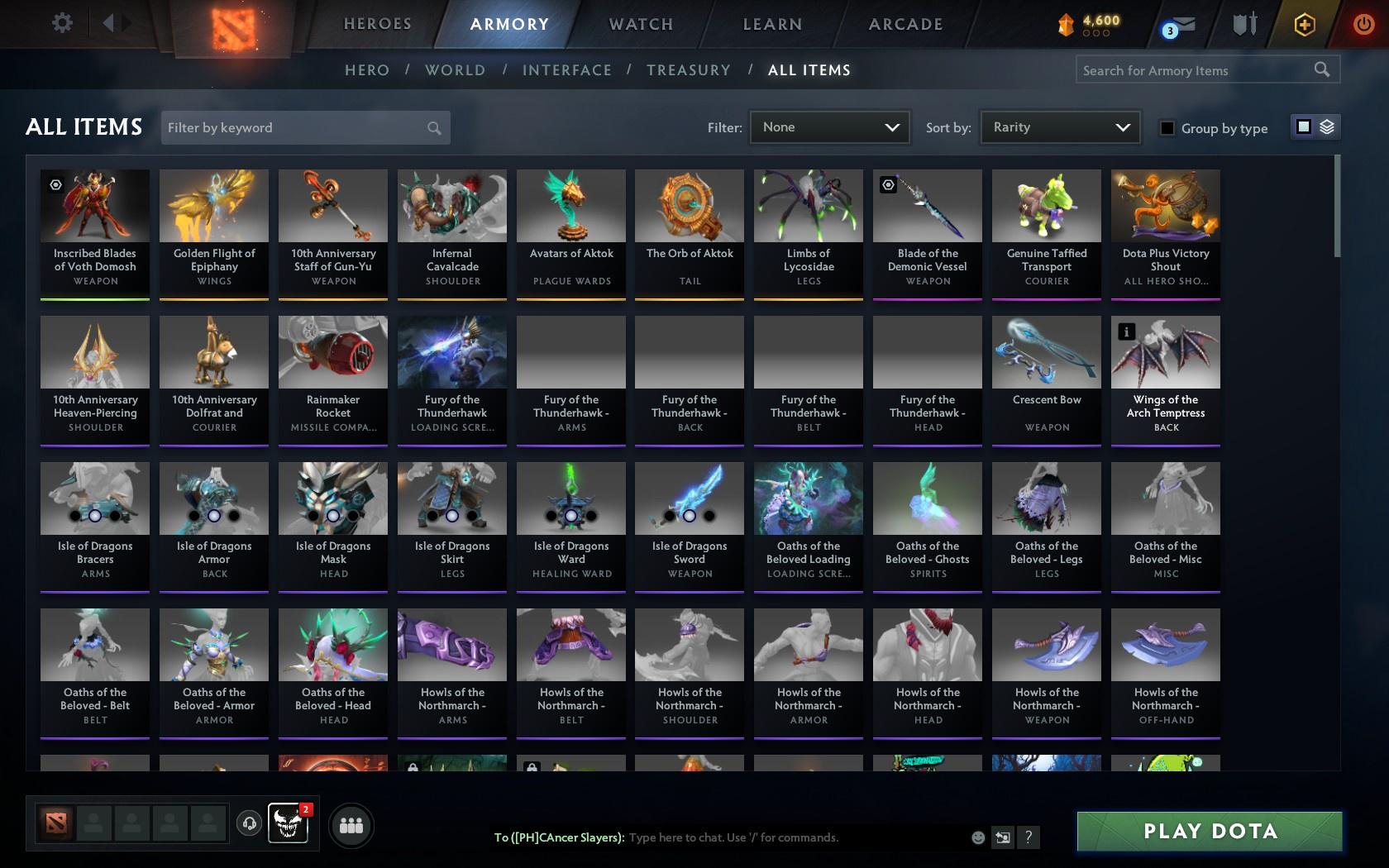The image size is (1389, 868).
Task: Open the Sort by Rarity dropdown
Action: (1059, 127)
